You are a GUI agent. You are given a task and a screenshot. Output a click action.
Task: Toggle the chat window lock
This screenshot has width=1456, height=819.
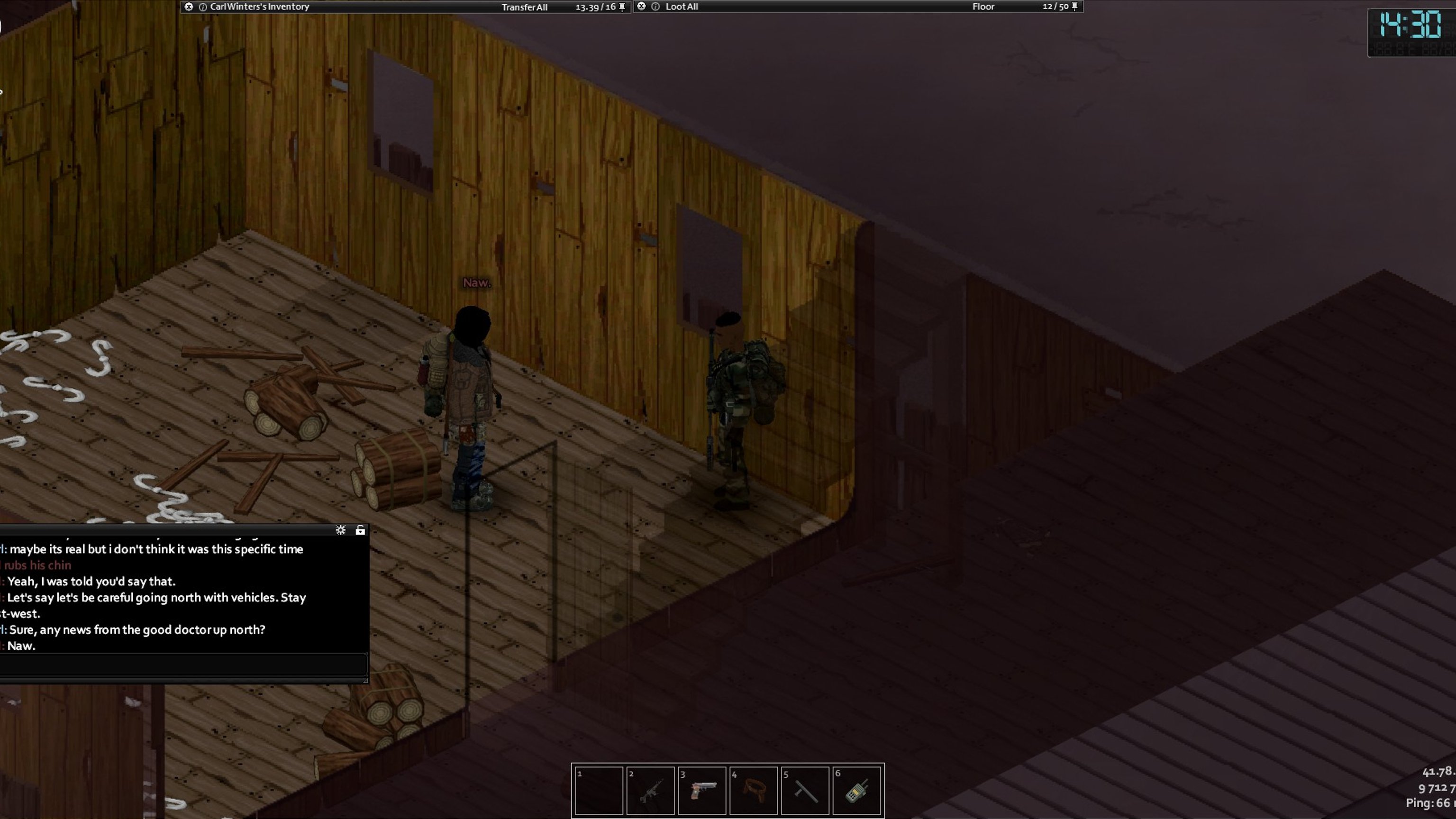point(360,529)
